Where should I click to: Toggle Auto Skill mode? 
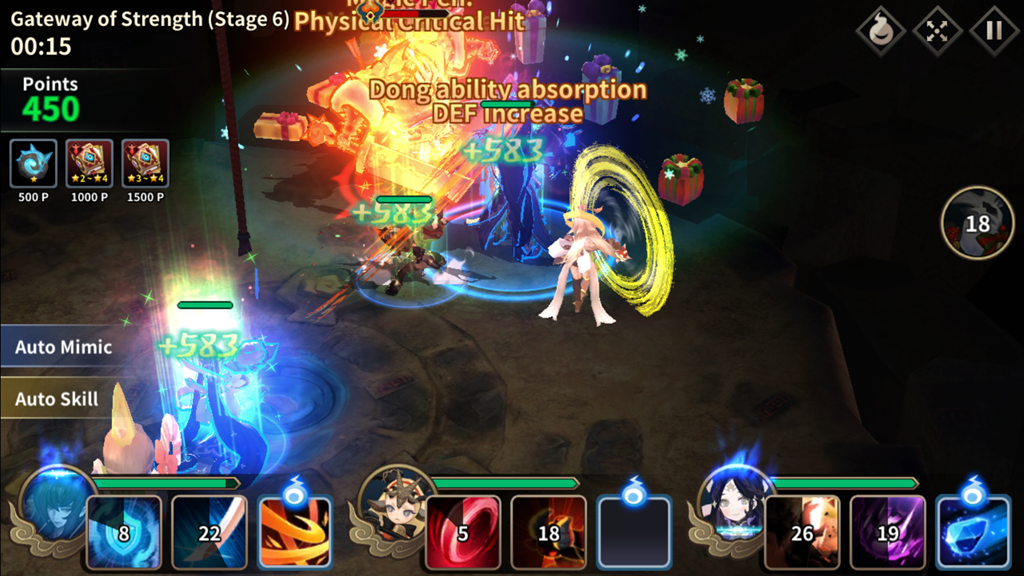tap(57, 399)
